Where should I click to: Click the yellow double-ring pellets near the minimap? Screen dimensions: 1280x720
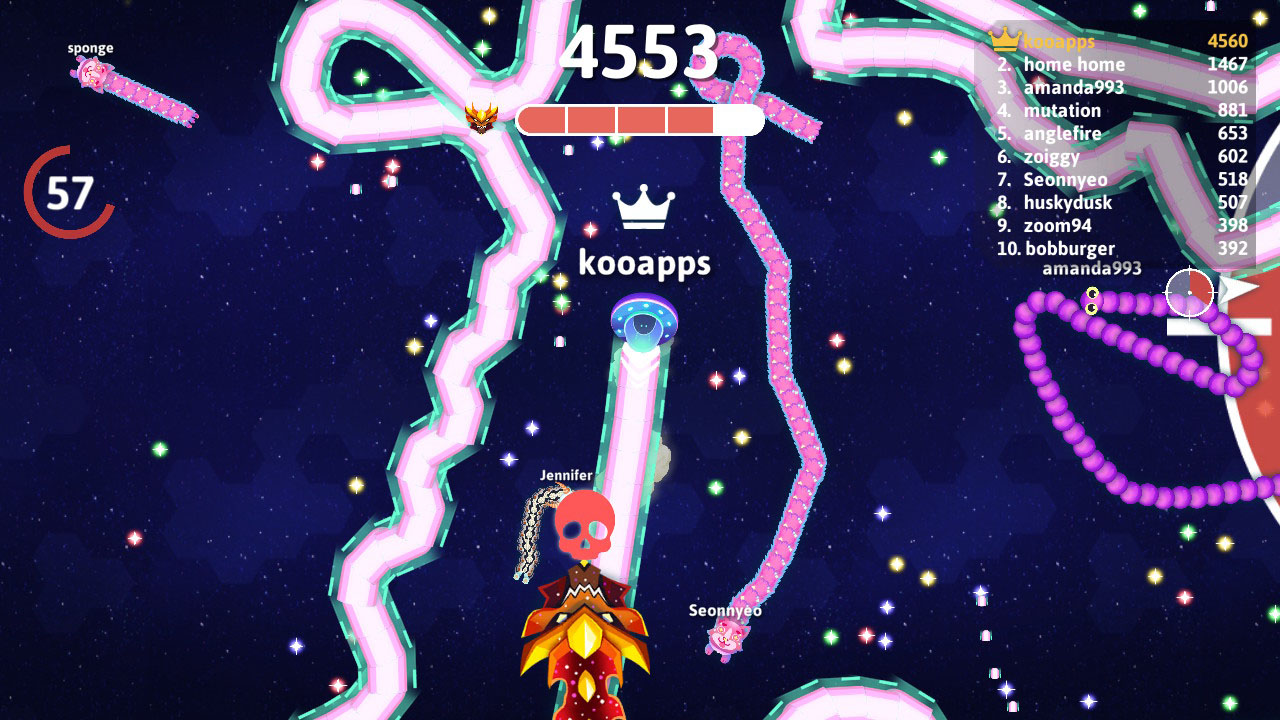coord(1090,303)
